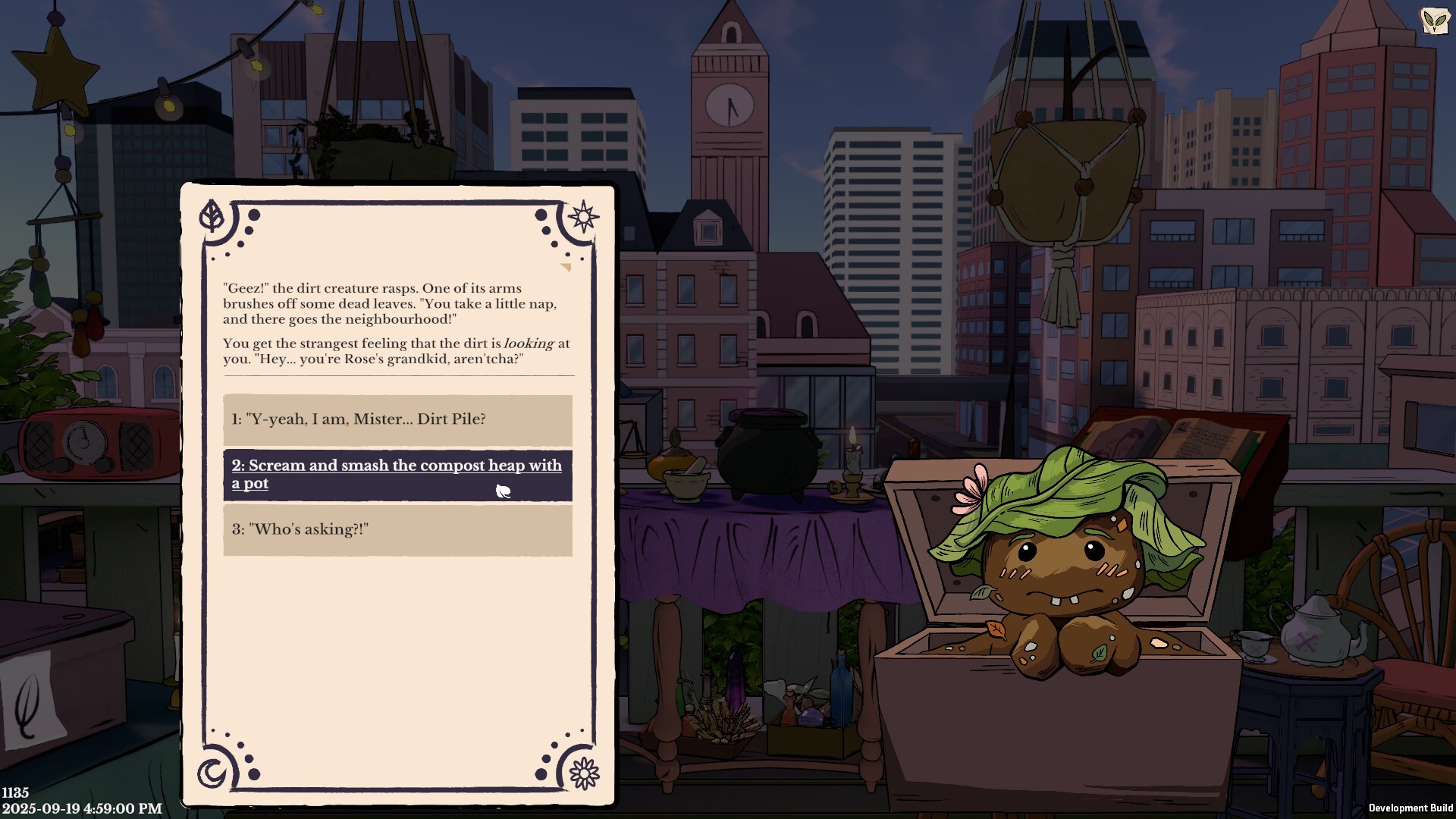Choose reply "Y-yeah, I am, Mister... Dirt Pile?"
The image size is (1456, 819).
(x=397, y=419)
